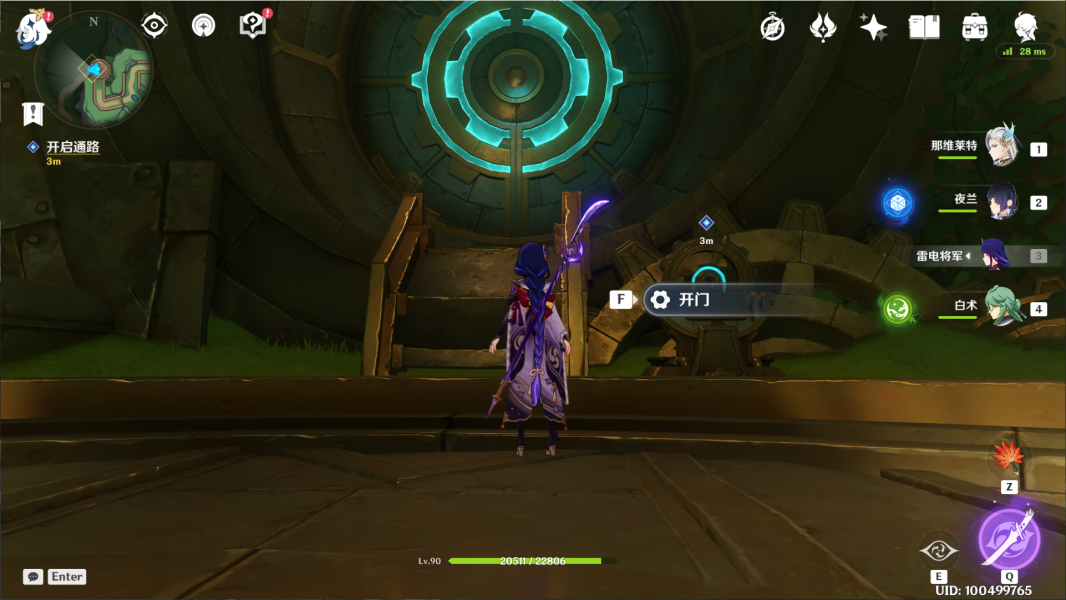
Task: Open the Paimon main menu
Action: (33, 28)
